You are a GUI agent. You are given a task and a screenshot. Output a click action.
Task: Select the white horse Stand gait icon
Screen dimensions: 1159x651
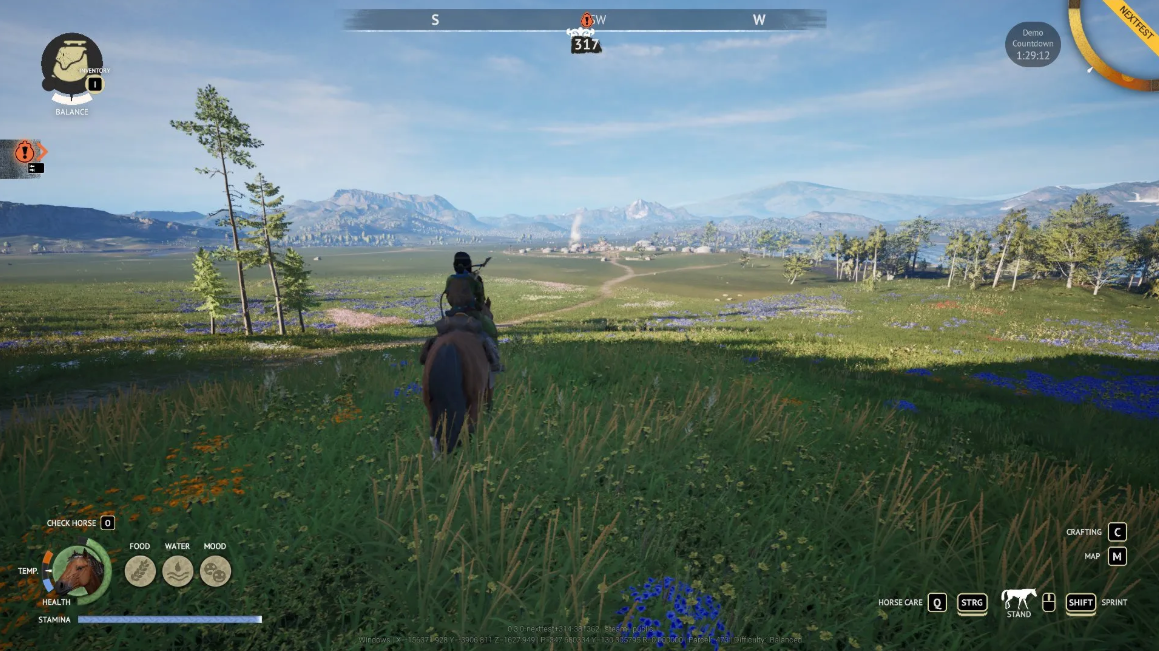1018,599
